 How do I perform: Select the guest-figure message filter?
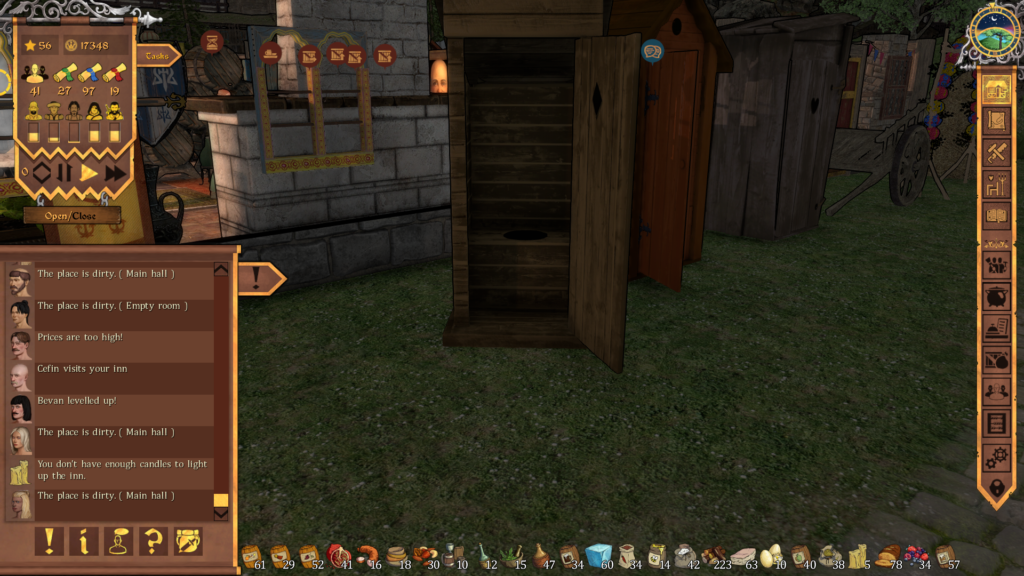[119, 541]
